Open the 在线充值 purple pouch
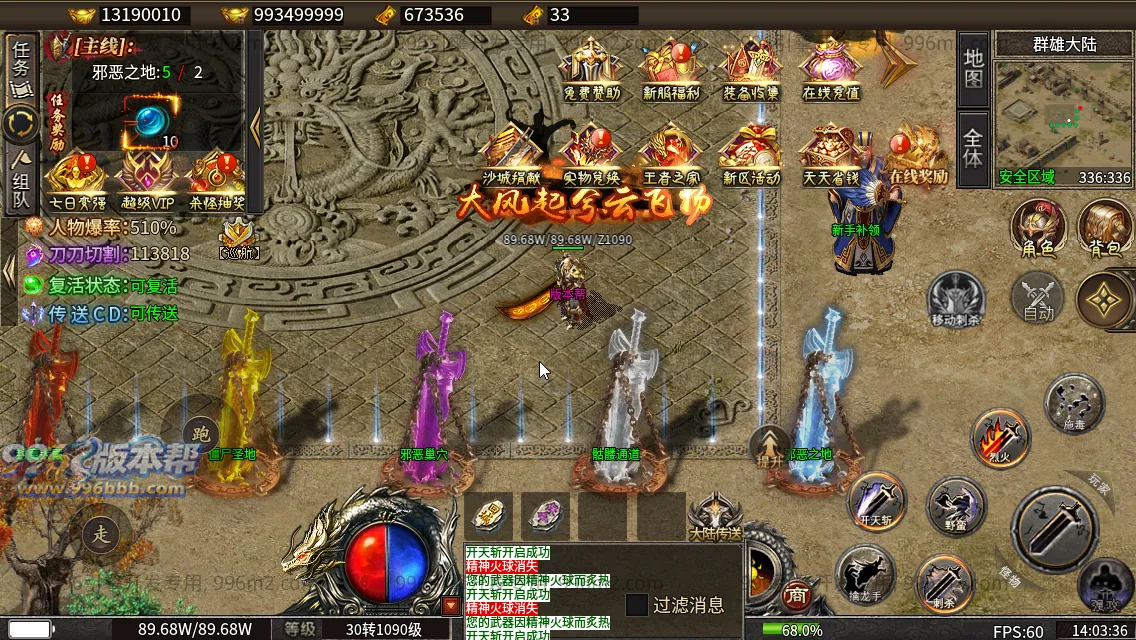 [831, 68]
